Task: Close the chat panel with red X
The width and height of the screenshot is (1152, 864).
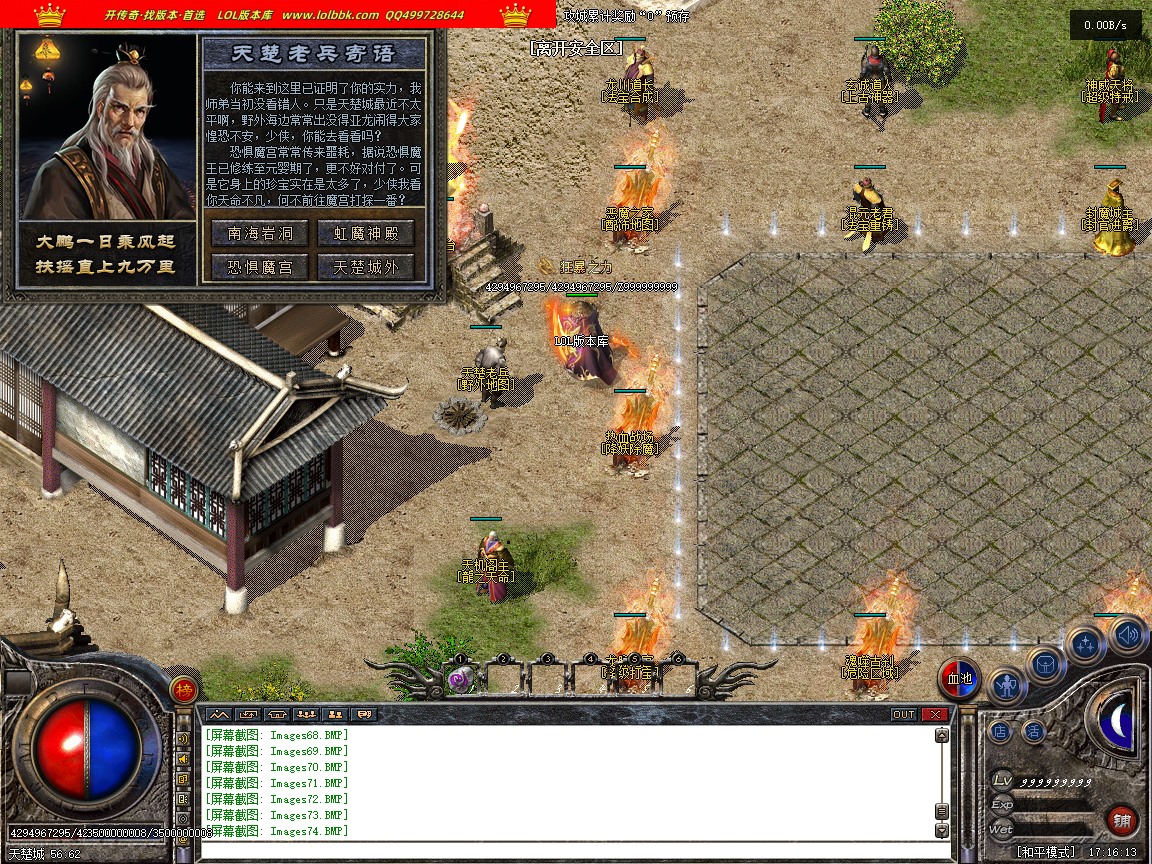Action: (934, 714)
